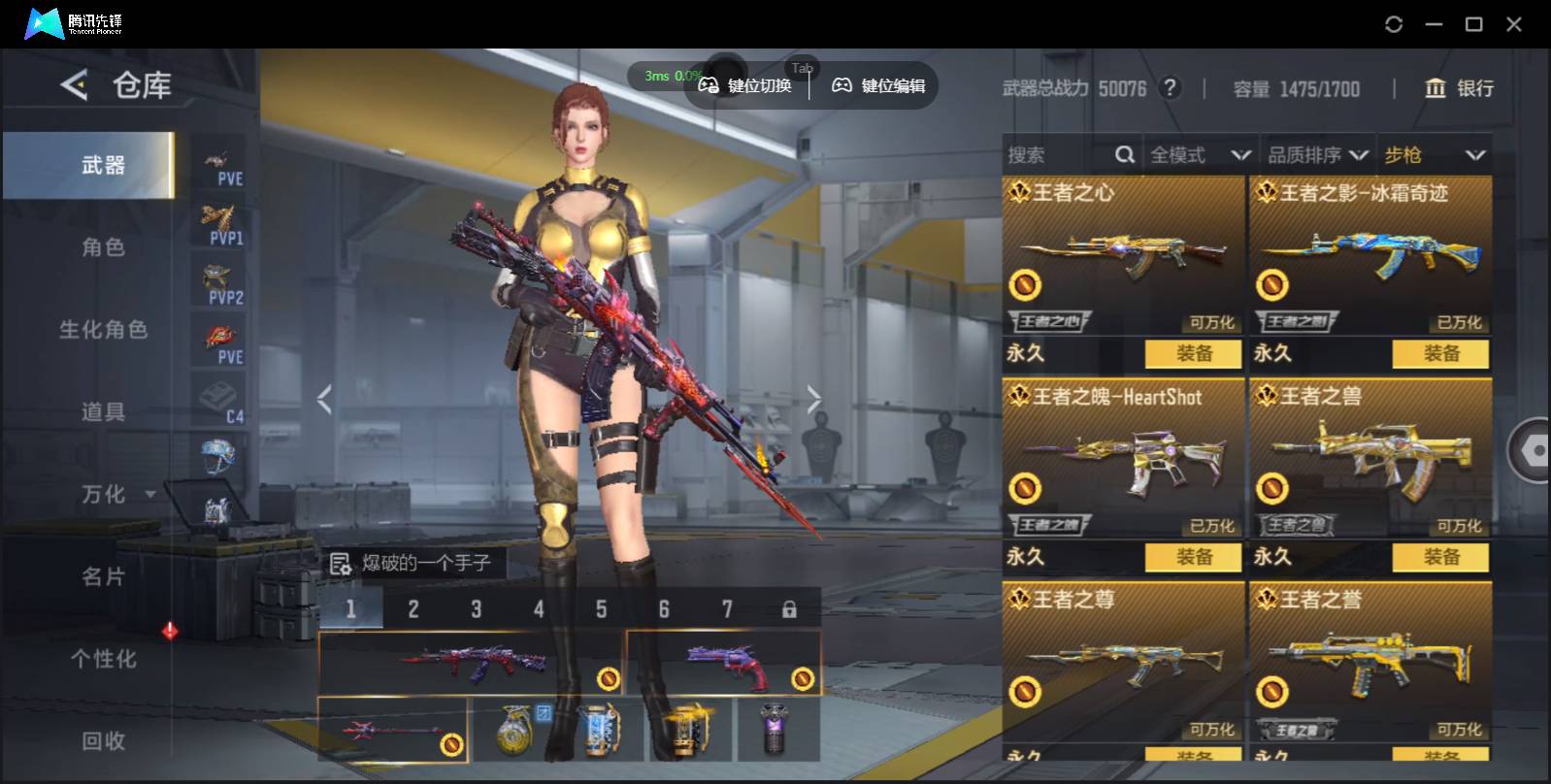Screen dimensions: 1551x784
Task: Equip the 王者之心 rifle
Action: pos(1193,354)
